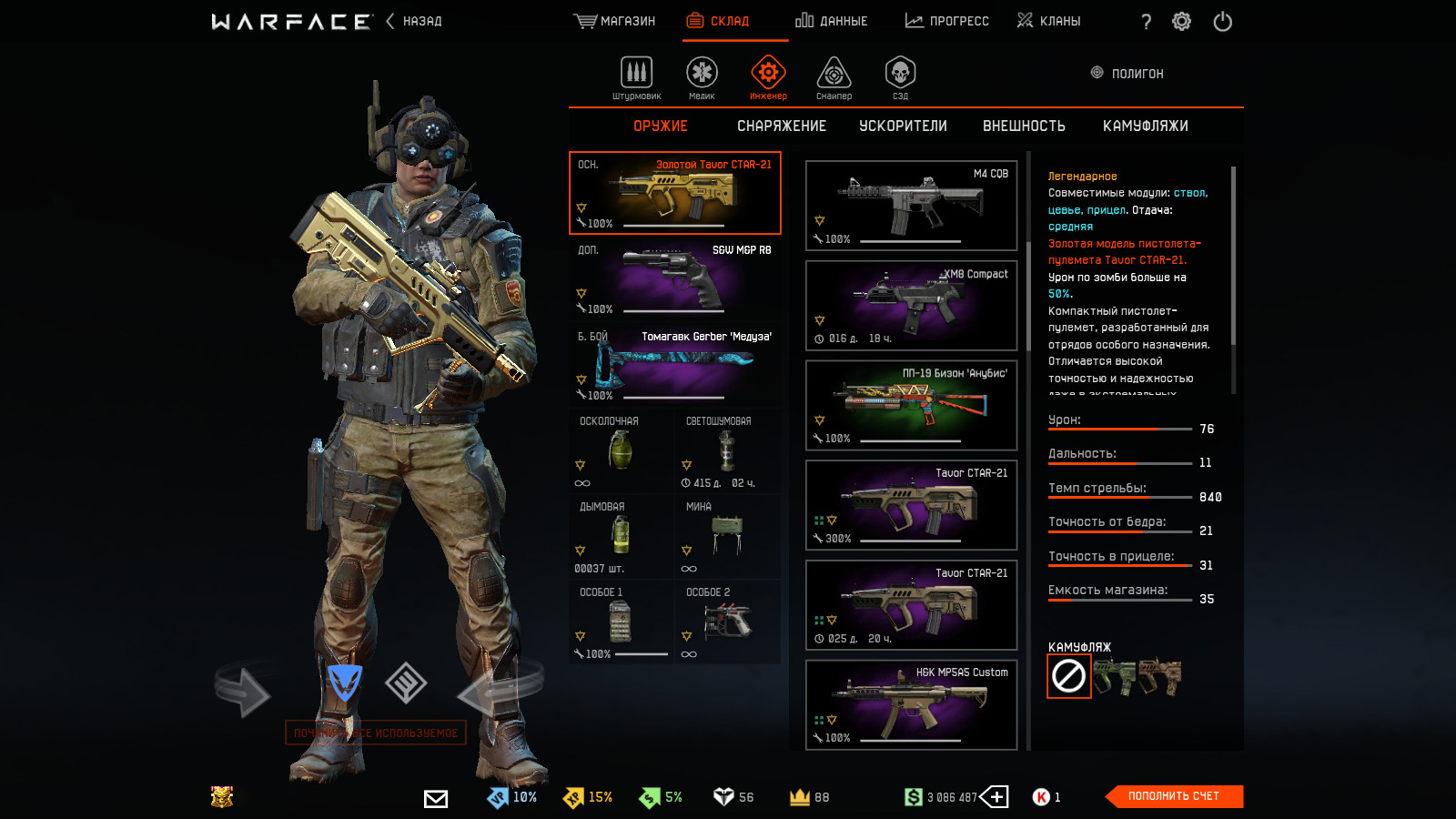
Task: Select the Штурмовик class
Action: coord(636,77)
